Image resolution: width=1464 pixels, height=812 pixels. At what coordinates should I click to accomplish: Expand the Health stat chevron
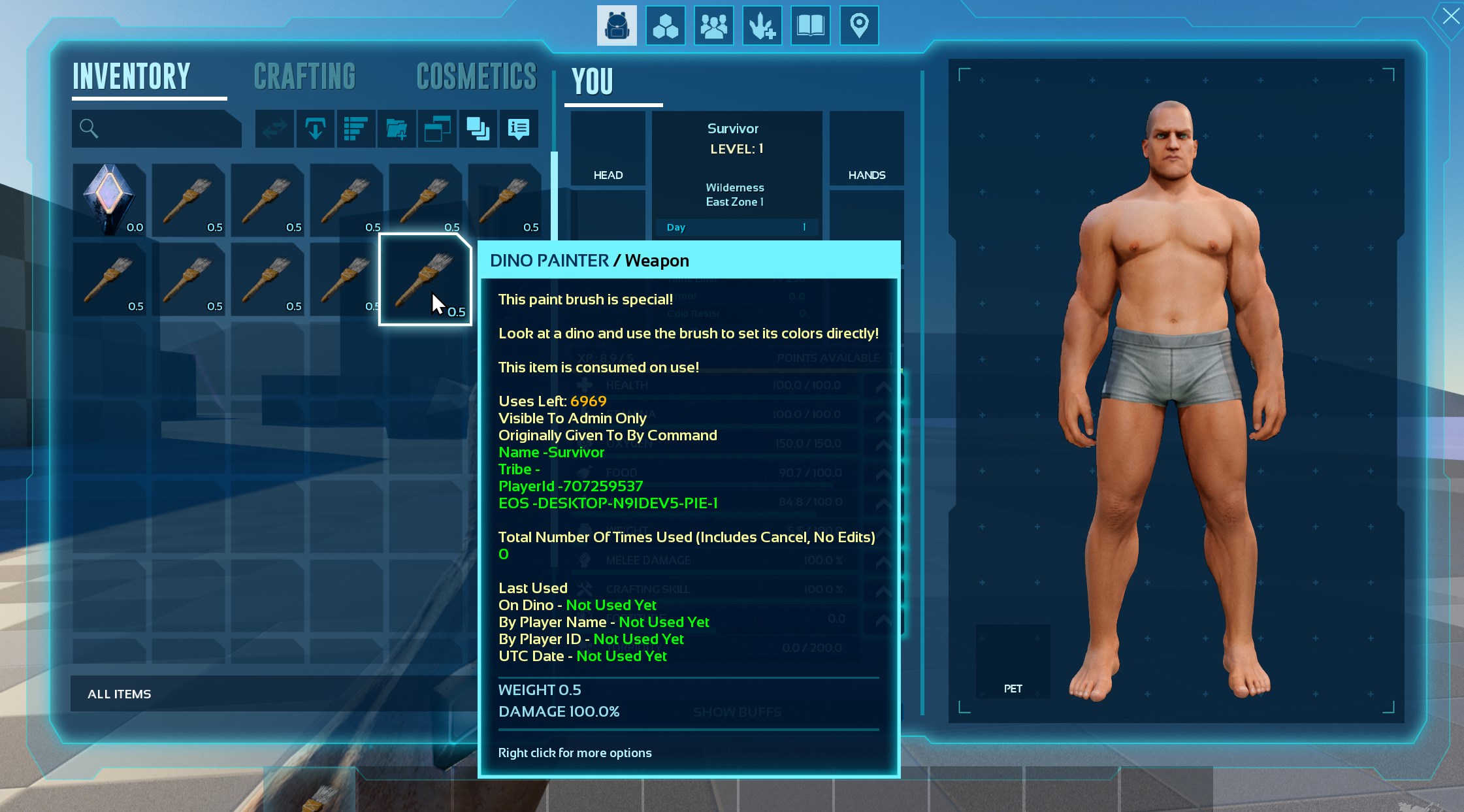click(x=883, y=385)
